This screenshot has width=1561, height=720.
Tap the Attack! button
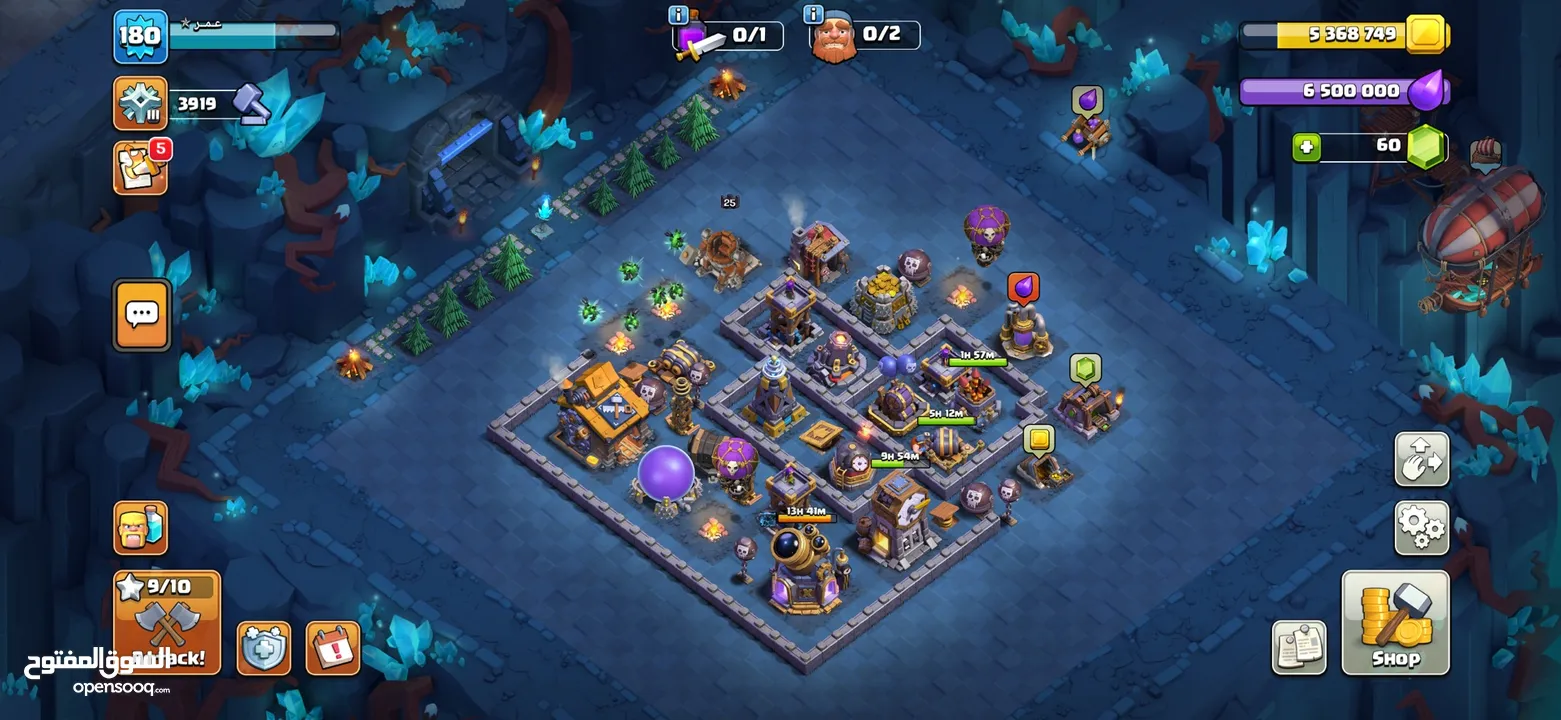[x=167, y=622]
